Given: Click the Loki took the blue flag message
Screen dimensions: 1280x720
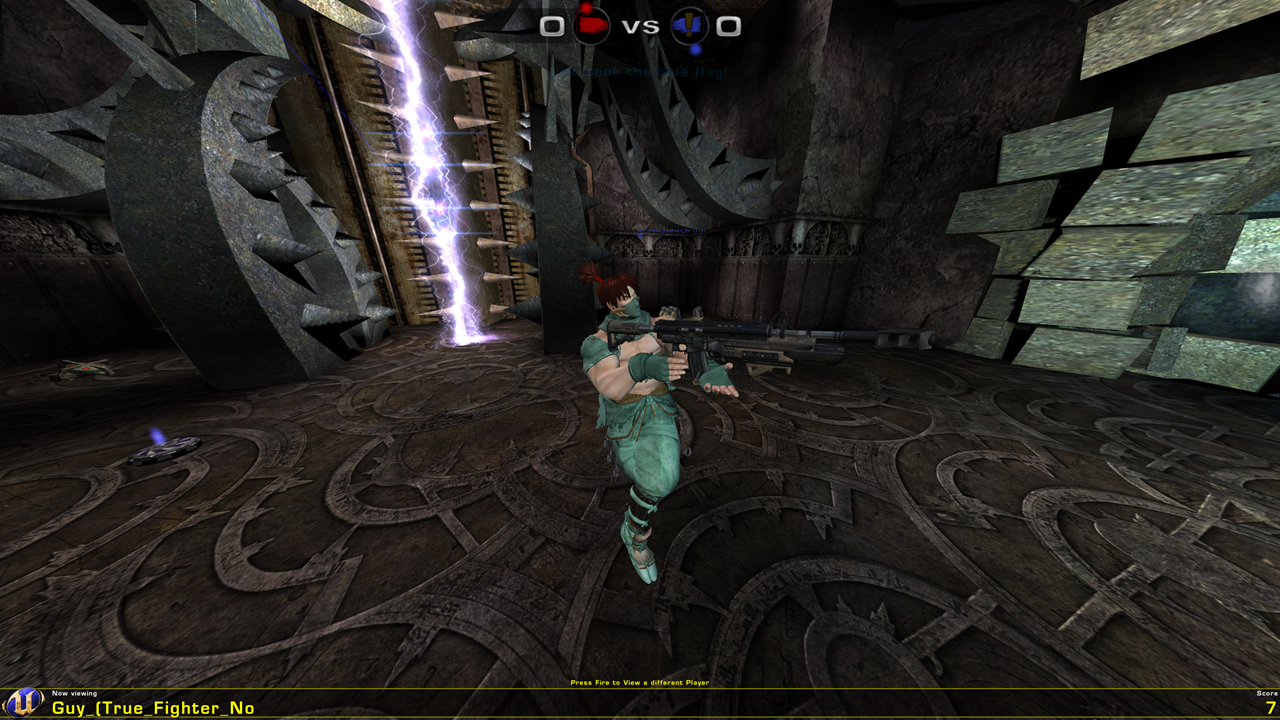Looking at the screenshot, I should pos(640,71).
